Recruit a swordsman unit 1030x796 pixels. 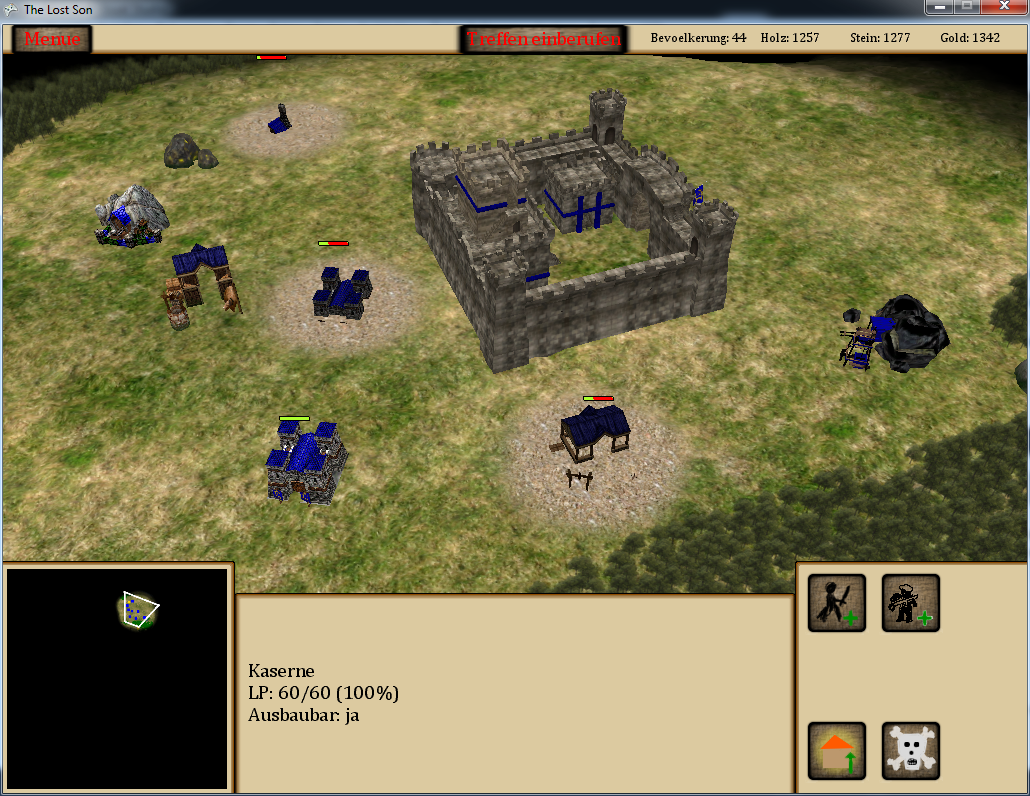point(837,603)
